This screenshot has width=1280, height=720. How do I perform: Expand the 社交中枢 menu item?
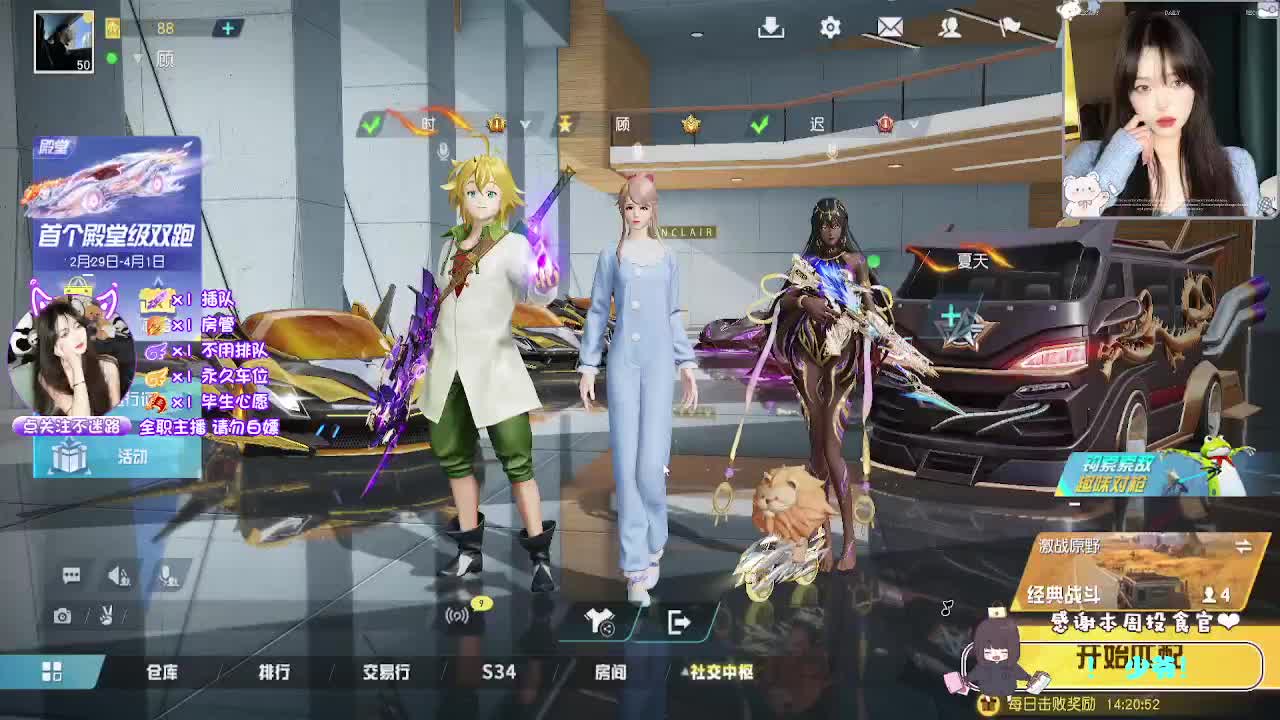click(x=722, y=673)
